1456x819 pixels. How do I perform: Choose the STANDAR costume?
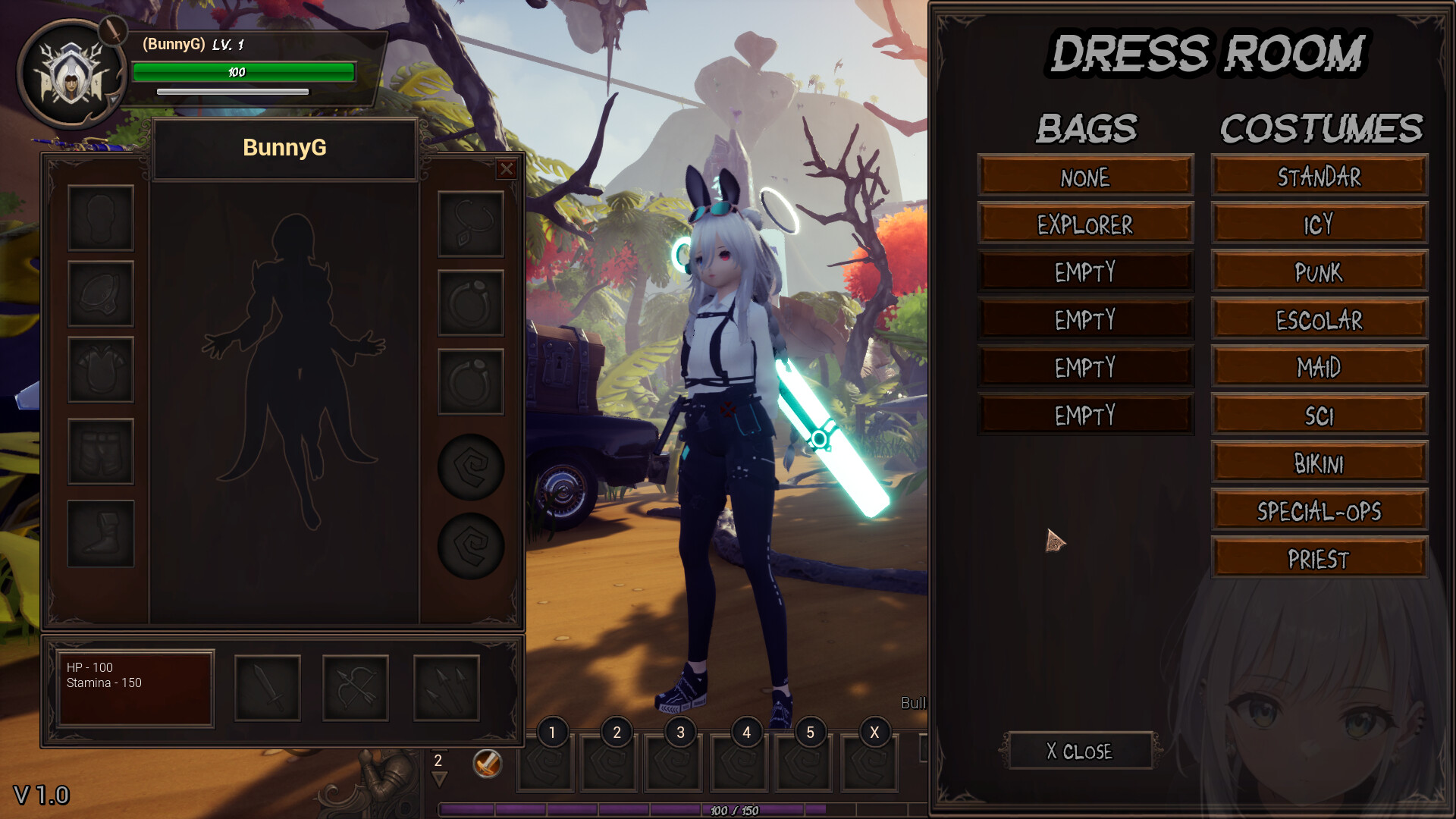(1319, 177)
